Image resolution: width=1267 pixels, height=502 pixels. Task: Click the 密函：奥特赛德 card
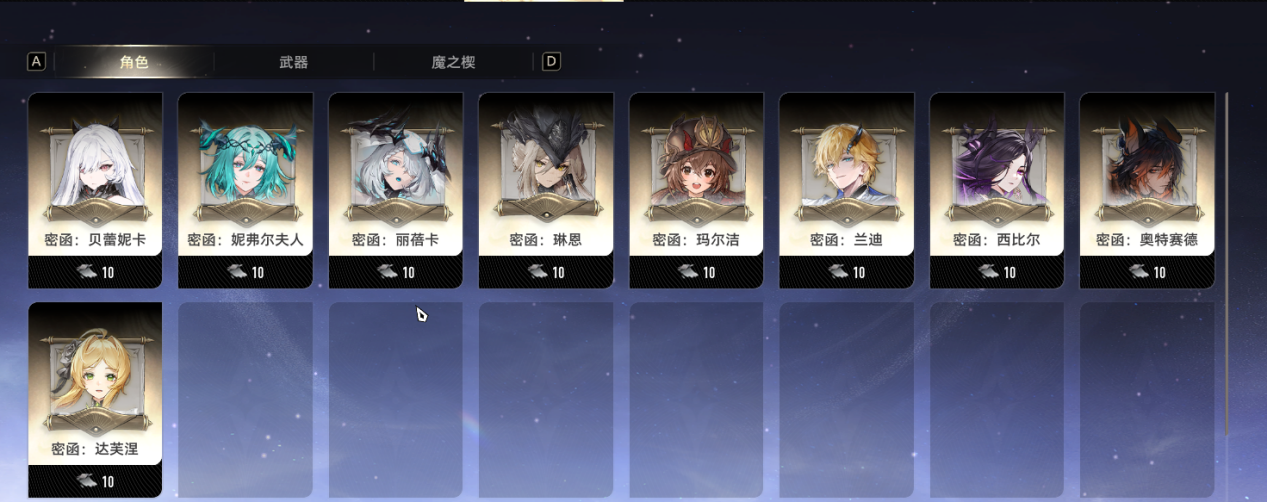pos(1147,190)
